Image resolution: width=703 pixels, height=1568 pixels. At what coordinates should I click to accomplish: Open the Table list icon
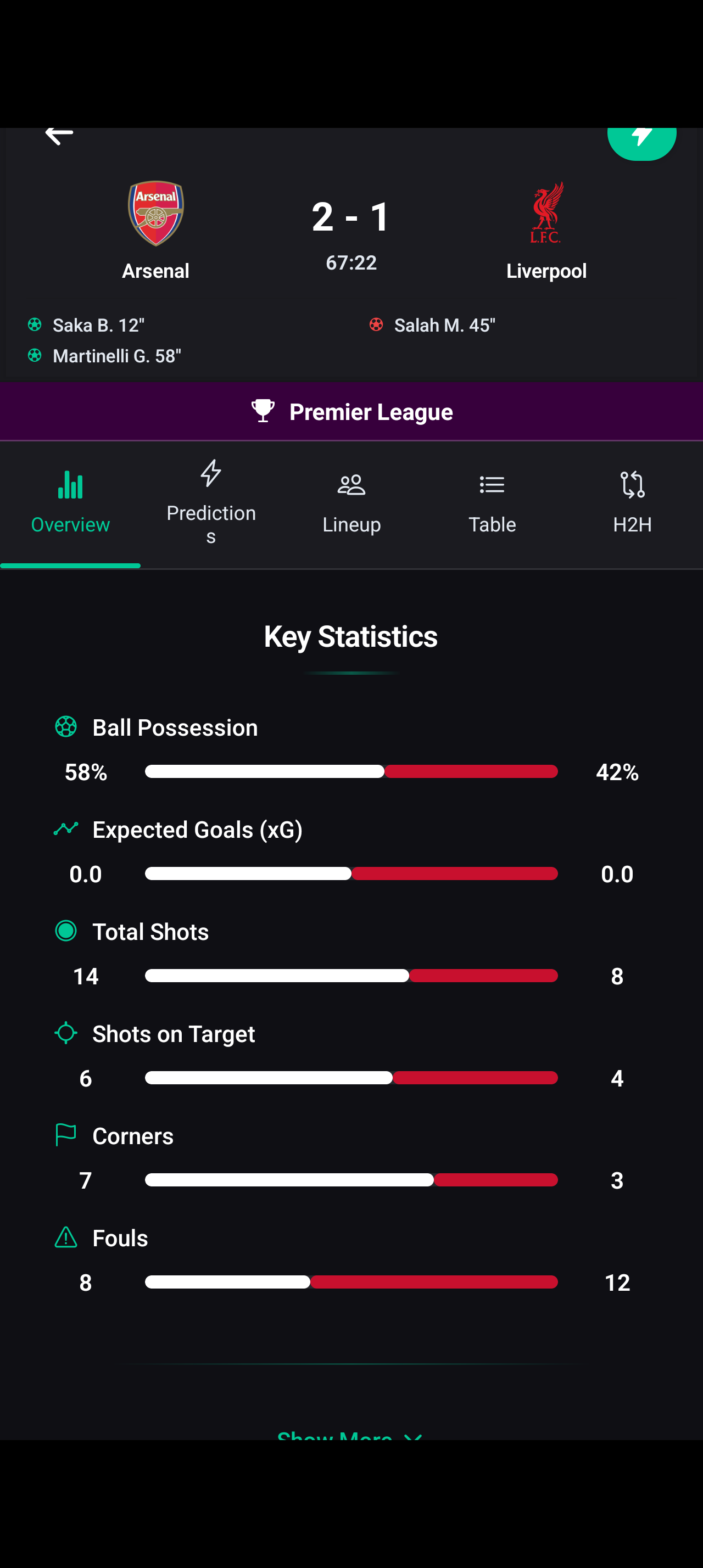click(492, 485)
